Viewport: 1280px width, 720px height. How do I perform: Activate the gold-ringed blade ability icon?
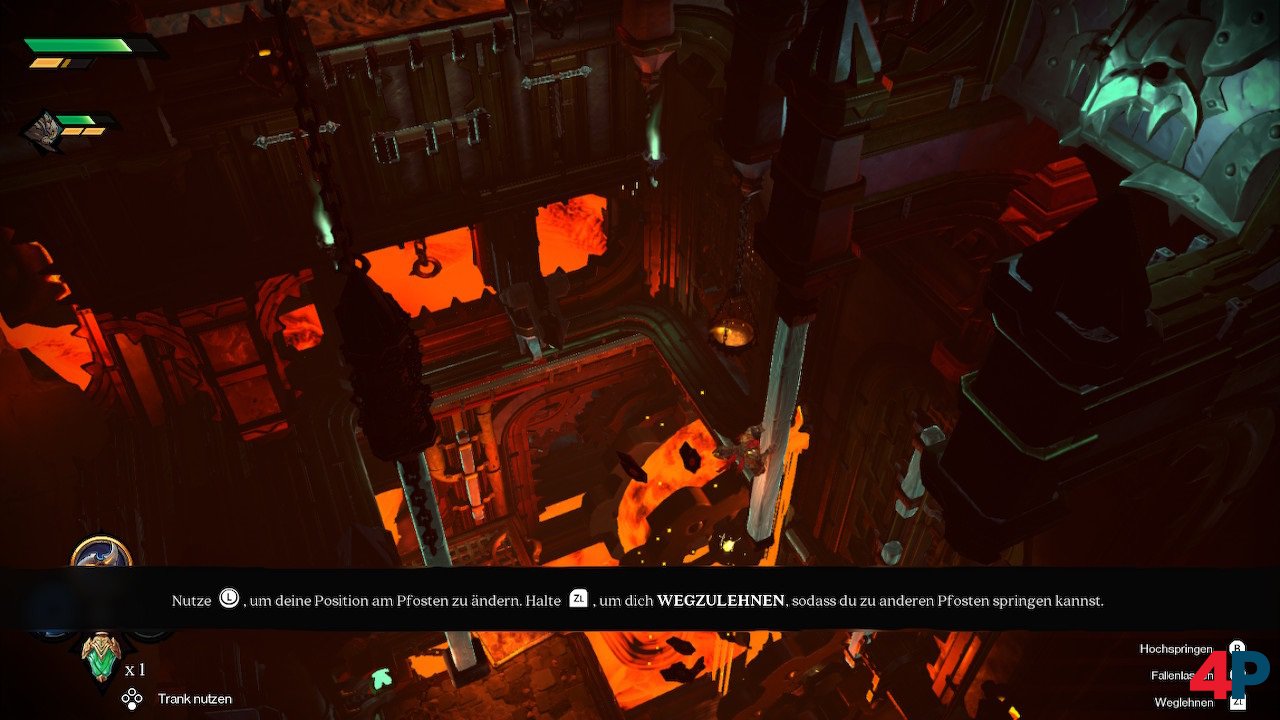(101, 553)
